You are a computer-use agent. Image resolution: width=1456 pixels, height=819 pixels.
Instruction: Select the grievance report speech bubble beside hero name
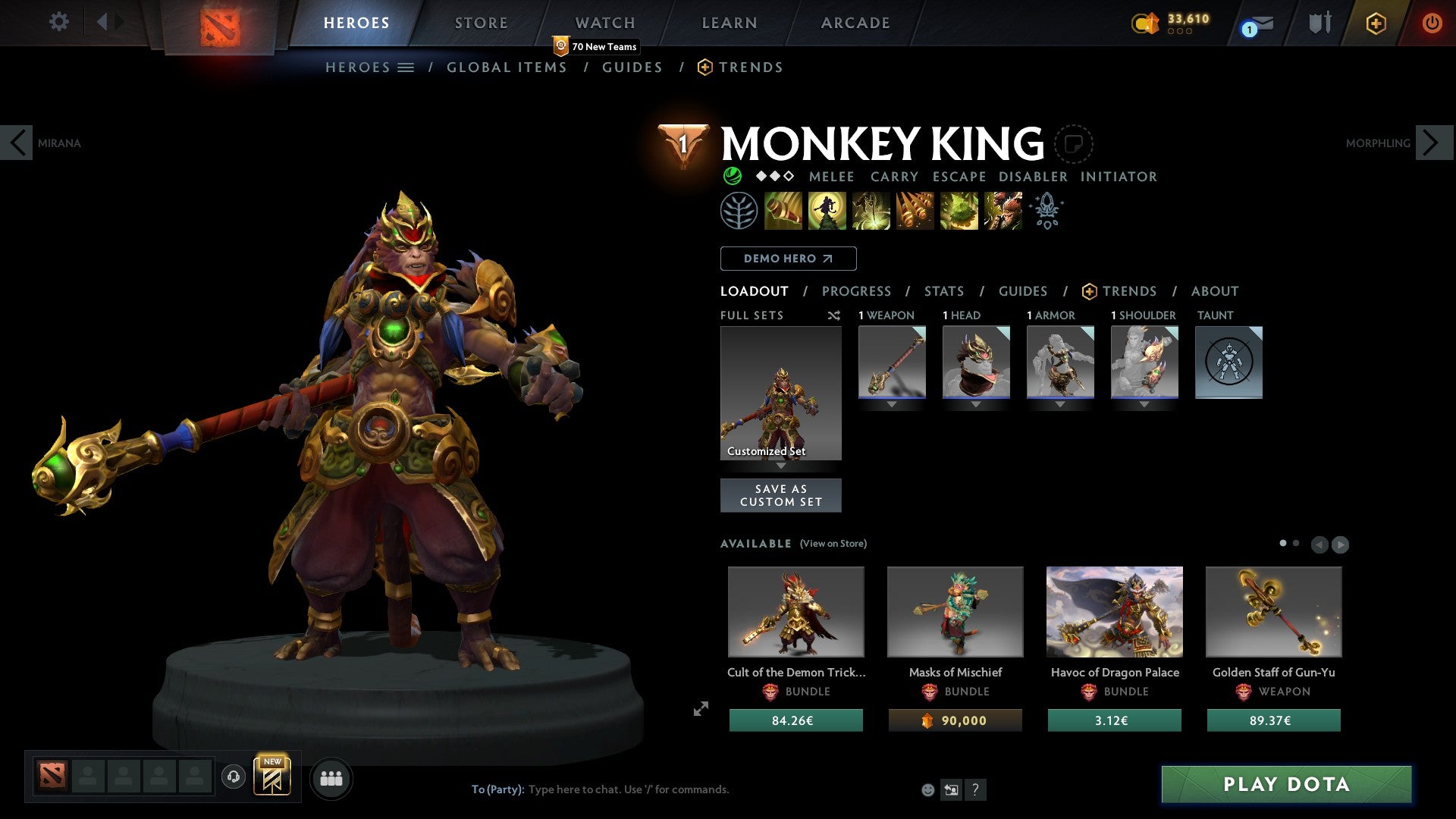pos(1074,144)
